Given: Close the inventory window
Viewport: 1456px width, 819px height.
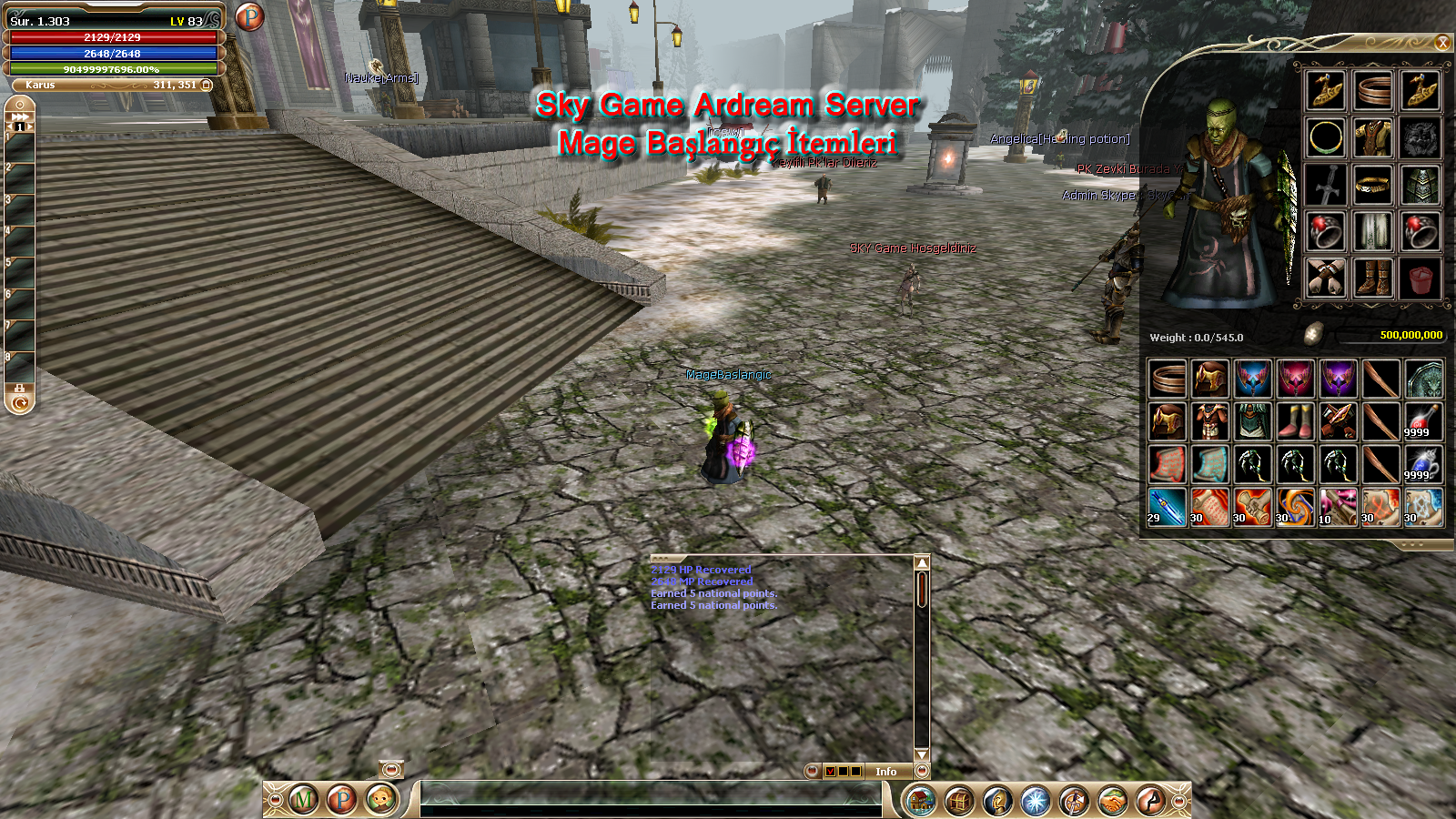Looking at the screenshot, I should (1442, 43).
